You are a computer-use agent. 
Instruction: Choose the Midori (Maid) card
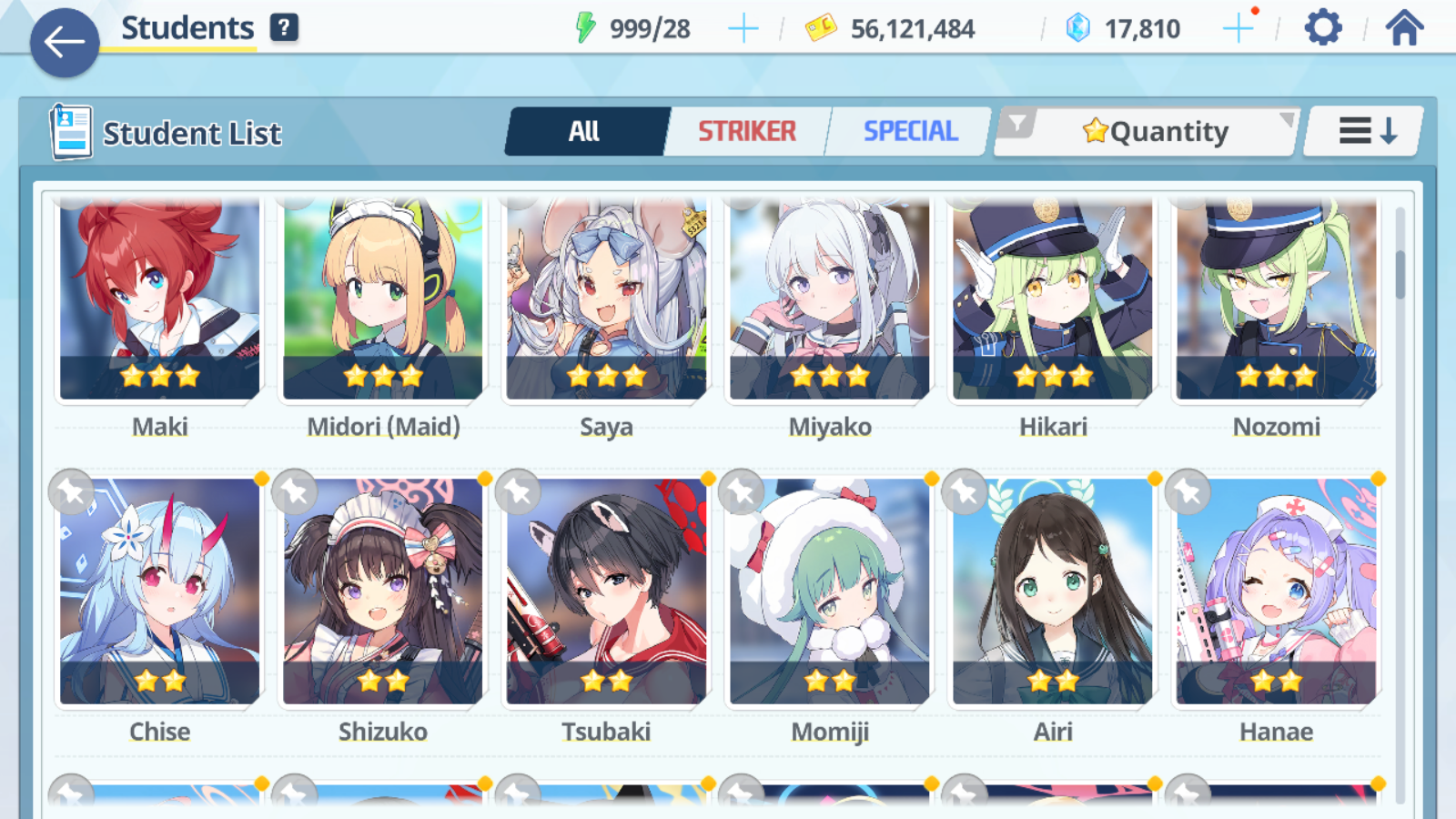tap(383, 300)
